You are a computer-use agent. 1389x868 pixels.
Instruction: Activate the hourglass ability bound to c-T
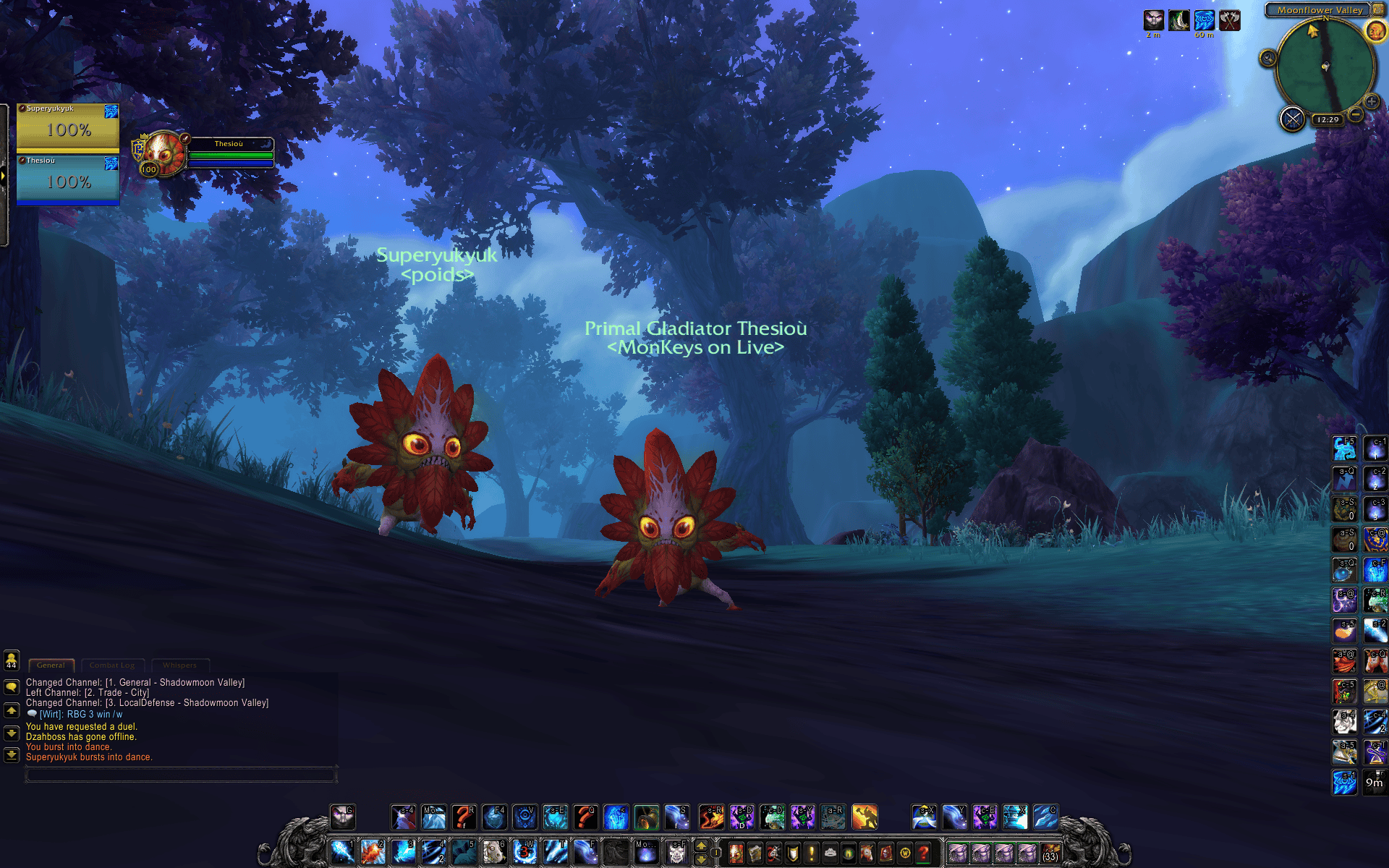click(1375, 752)
